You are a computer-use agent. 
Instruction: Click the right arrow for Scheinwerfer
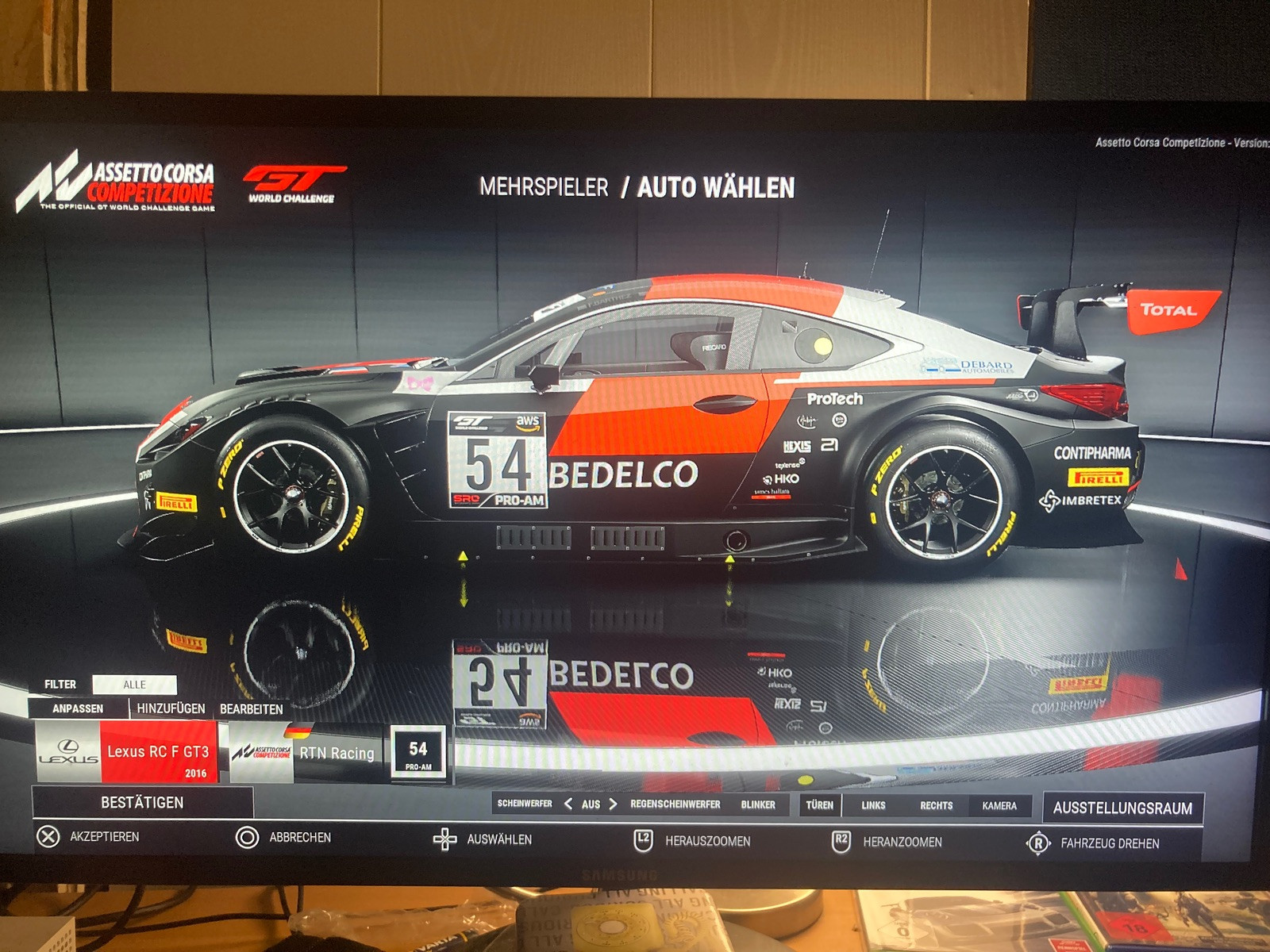(613, 804)
